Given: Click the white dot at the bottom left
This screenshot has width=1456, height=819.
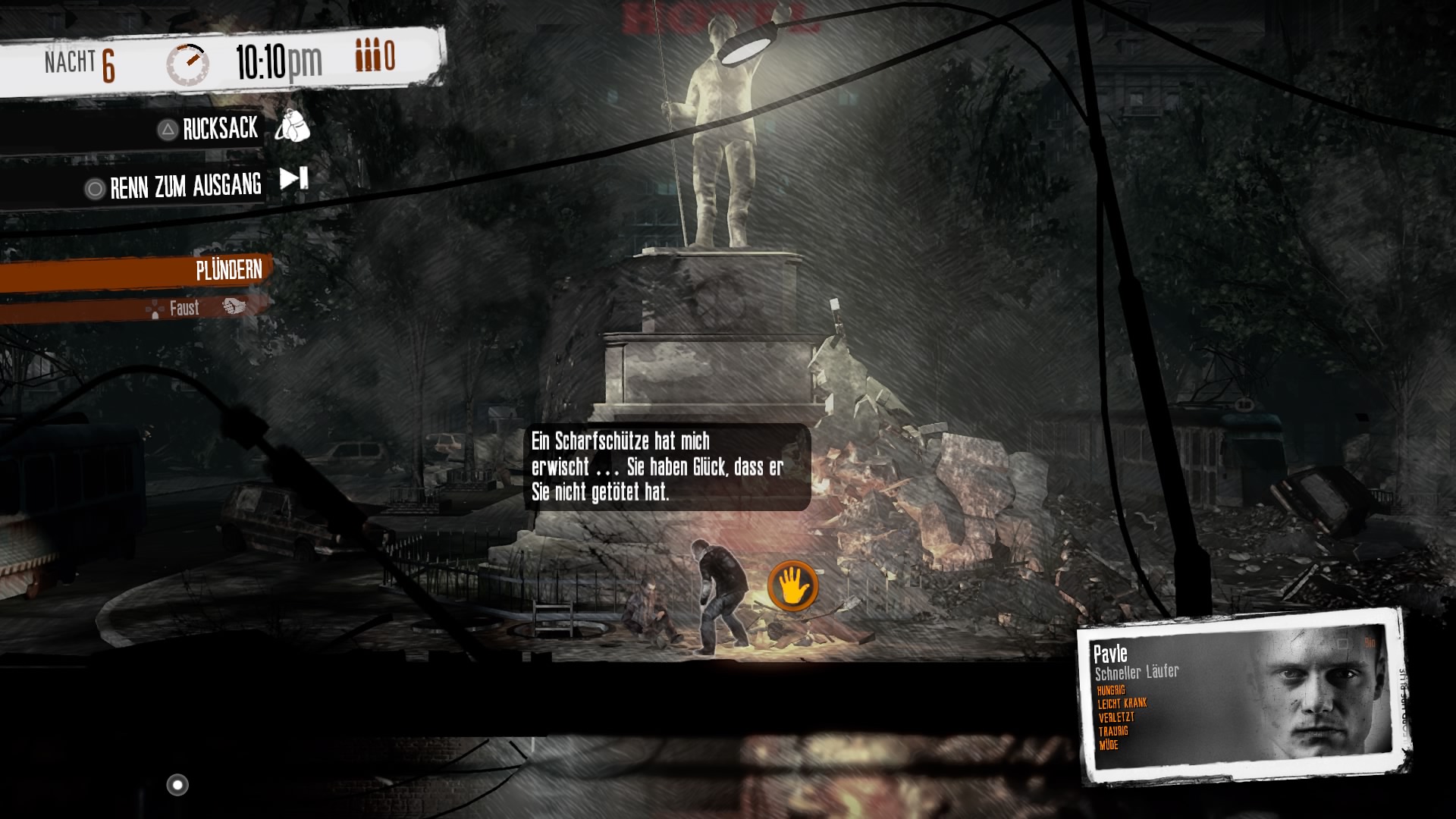Looking at the screenshot, I should click(x=179, y=785).
